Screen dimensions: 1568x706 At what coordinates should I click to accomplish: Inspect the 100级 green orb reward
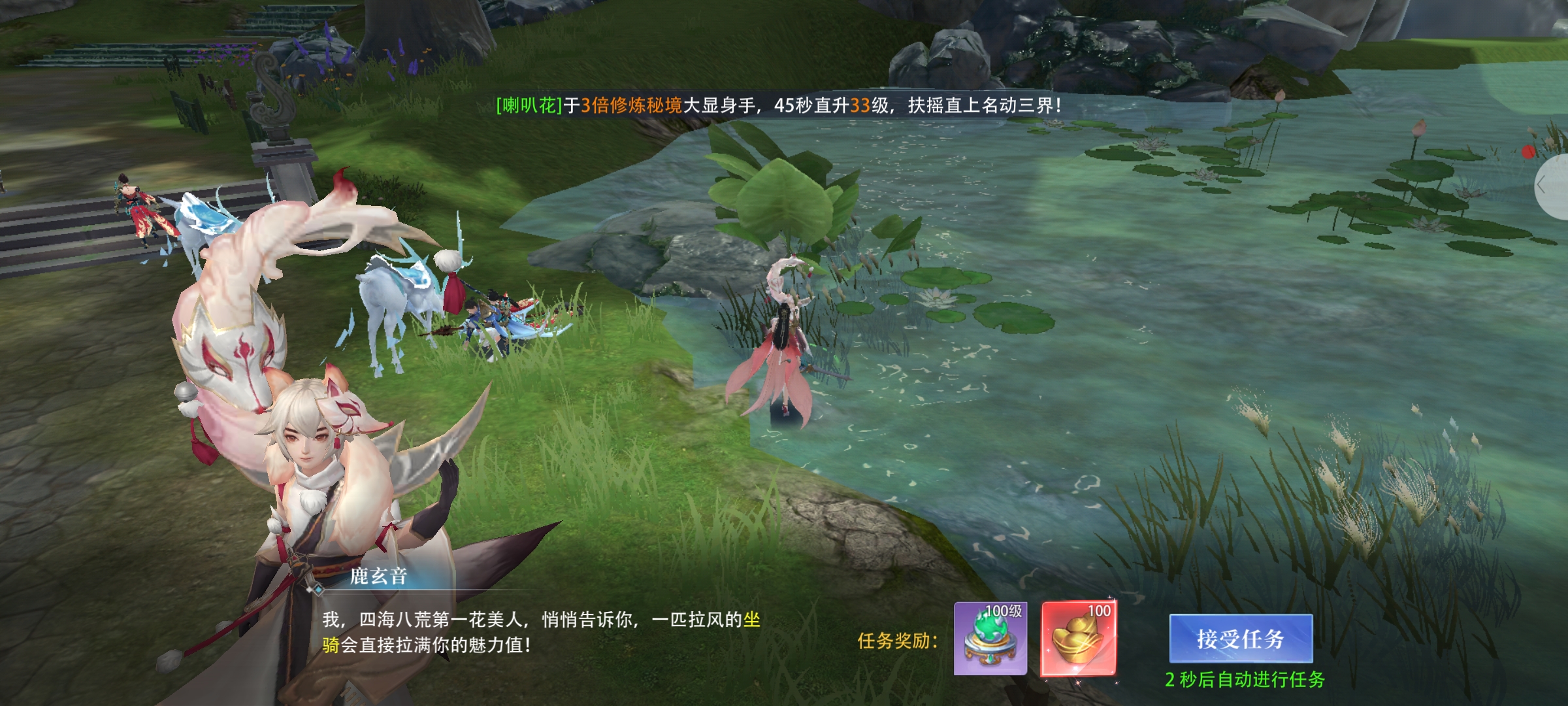990,639
